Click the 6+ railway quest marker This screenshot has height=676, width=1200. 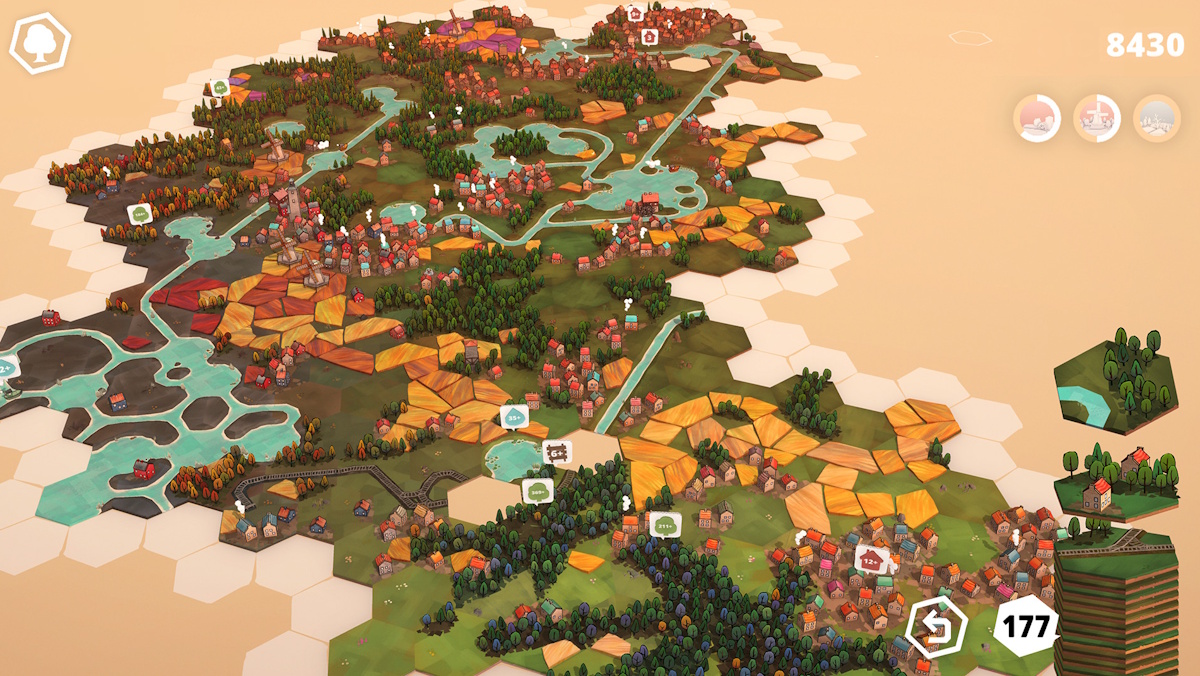pyautogui.click(x=557, y=452)
